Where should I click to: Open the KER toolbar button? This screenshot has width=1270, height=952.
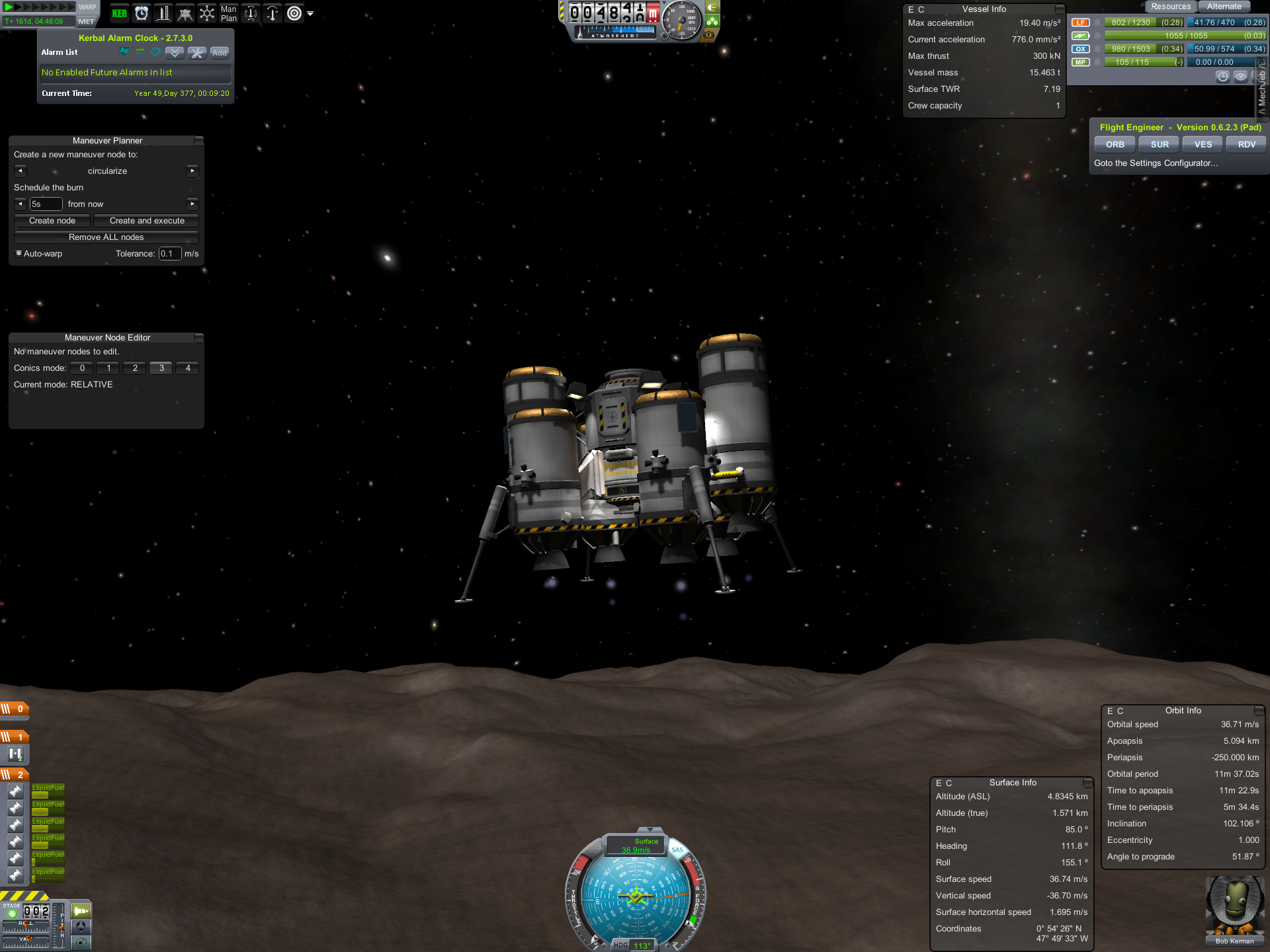[120, 13]
